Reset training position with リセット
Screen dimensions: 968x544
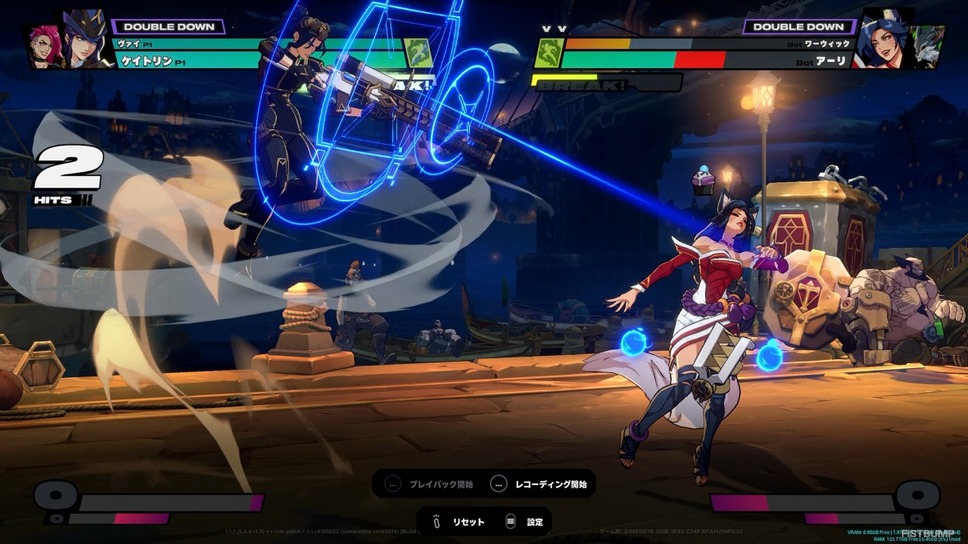coord(456,521)
